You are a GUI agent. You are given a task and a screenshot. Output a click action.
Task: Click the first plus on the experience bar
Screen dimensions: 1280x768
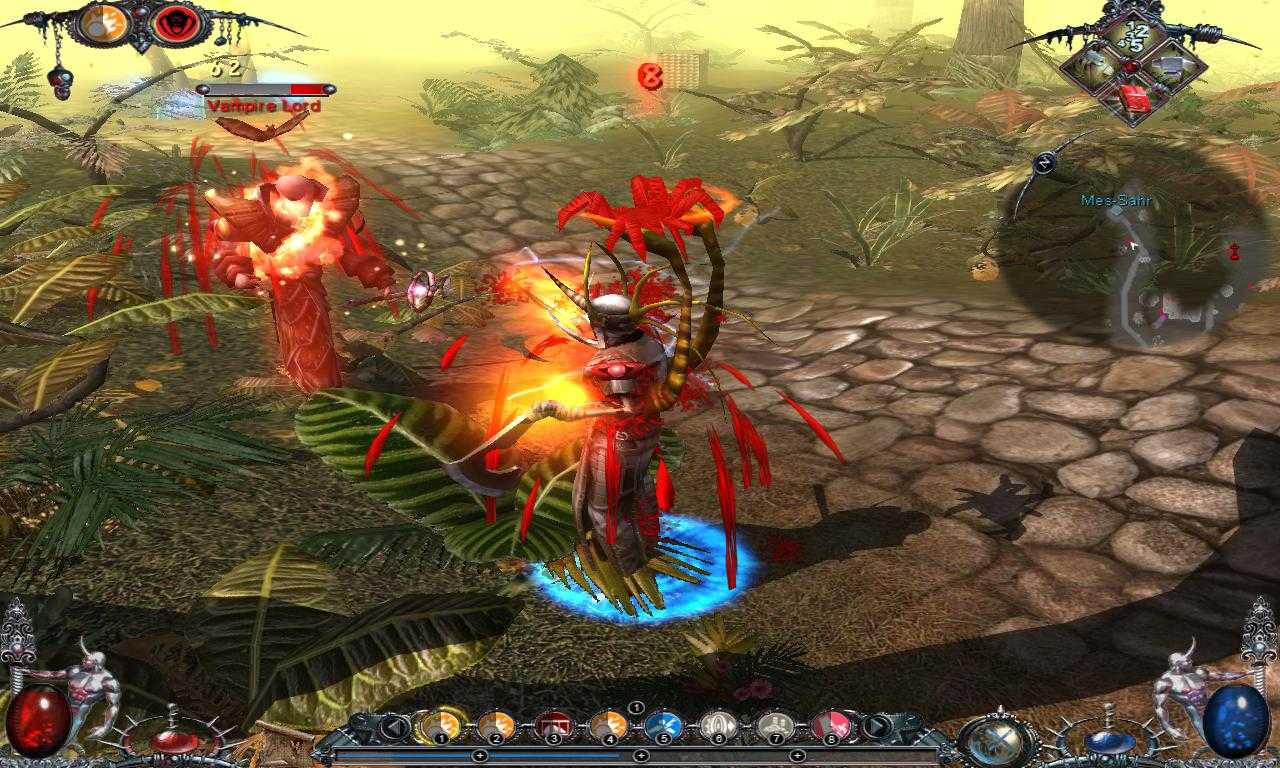click(481, 755)
